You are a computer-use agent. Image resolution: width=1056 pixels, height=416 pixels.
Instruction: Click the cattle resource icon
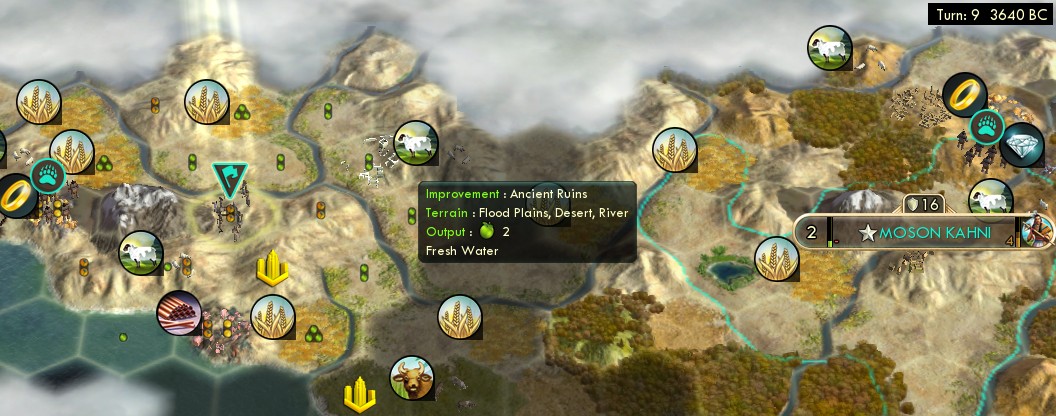coord(412,378)
